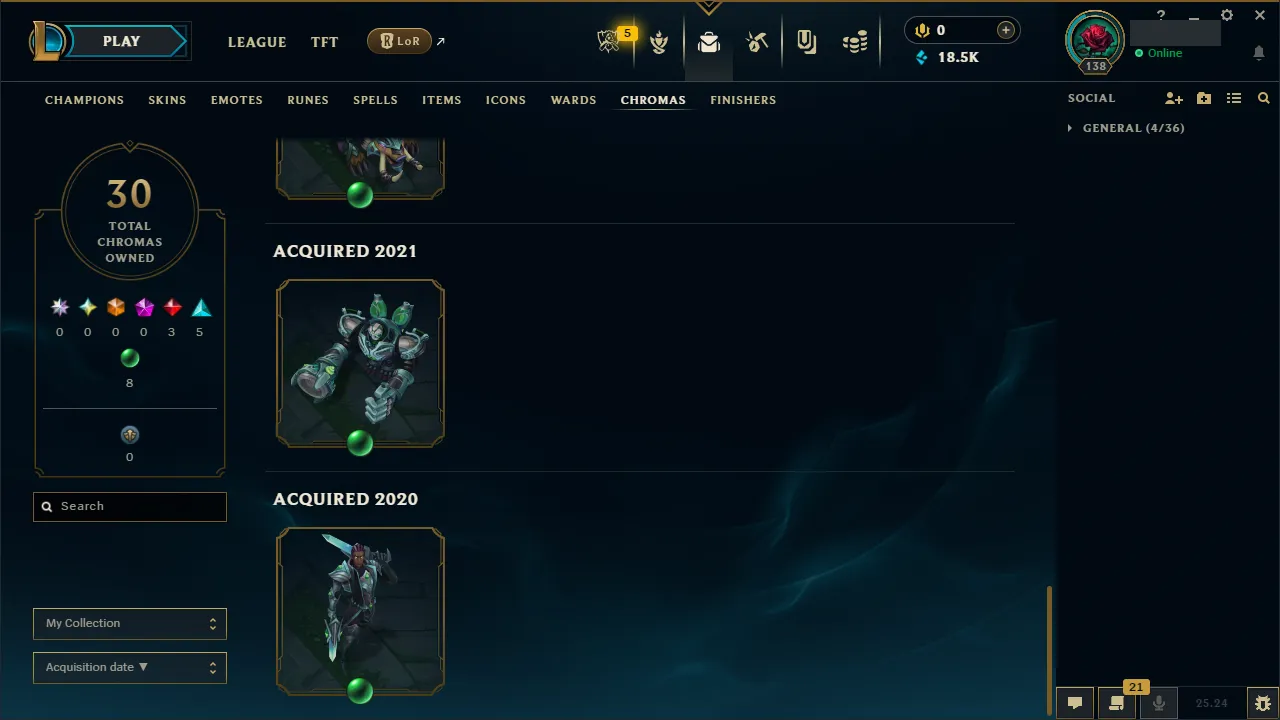This screenshot has height=720, width=1280.
Task: Open the Clash trophy icon
Action: (659, 41)
